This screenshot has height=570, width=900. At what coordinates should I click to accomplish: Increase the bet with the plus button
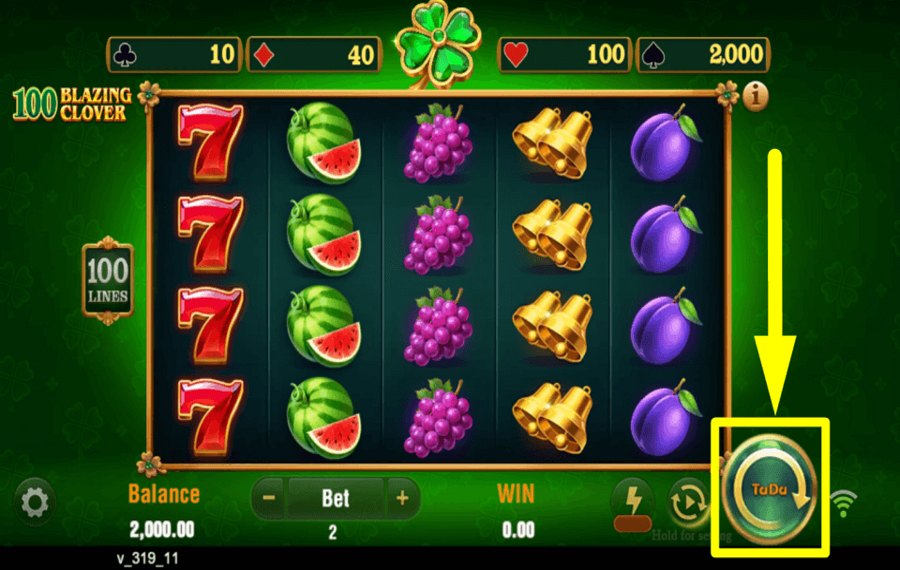point(402,497)
